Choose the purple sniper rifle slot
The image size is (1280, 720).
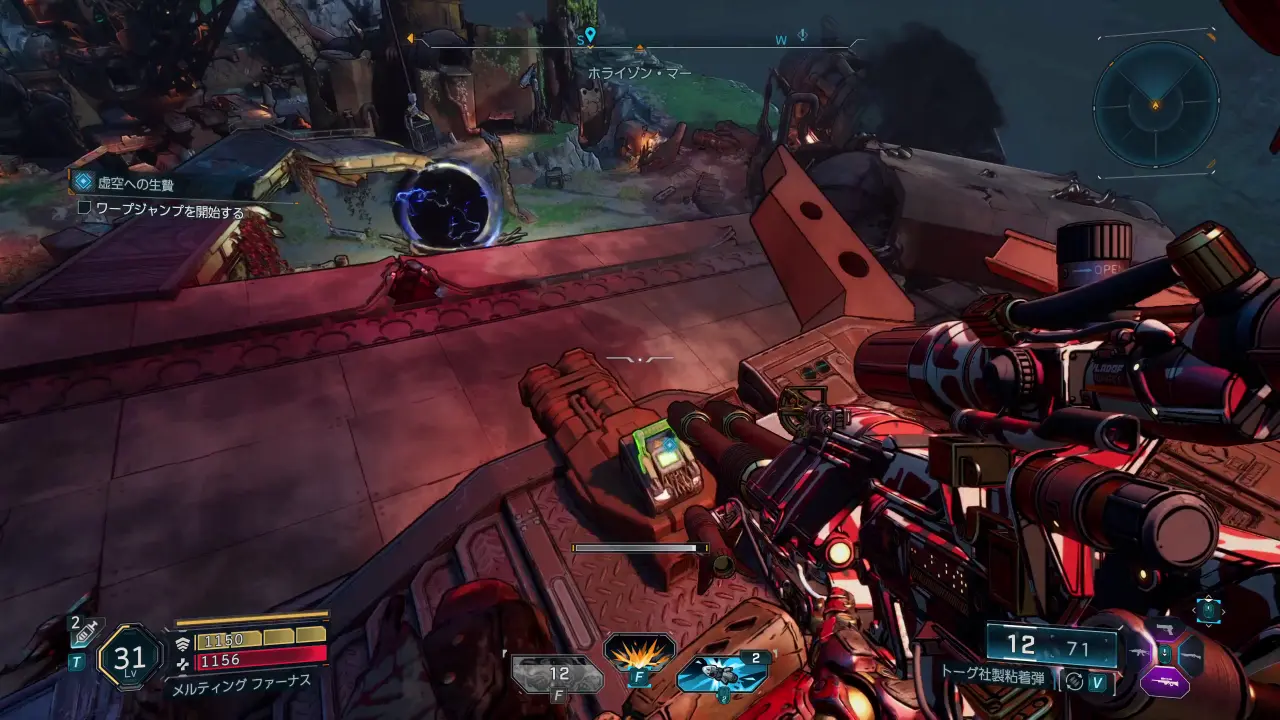click(x=1164, y=683)
